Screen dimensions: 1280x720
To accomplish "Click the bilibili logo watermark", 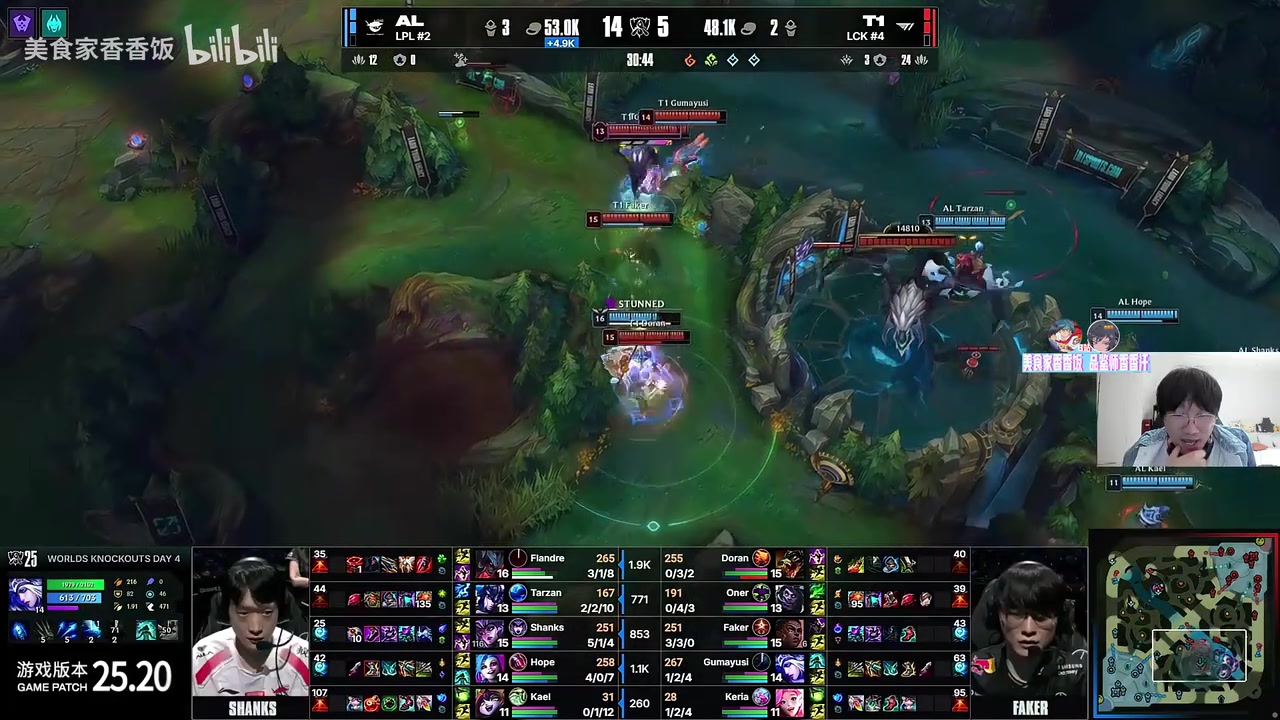I will click(230, 45).
